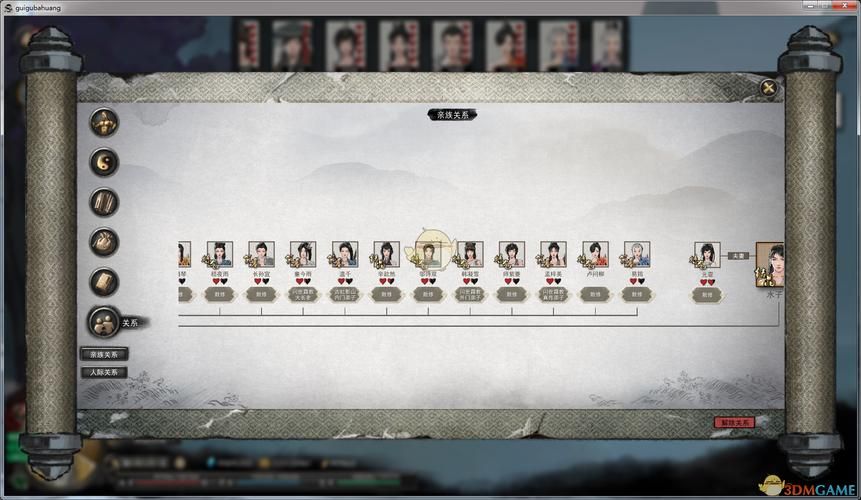Select the 水子 portrait at the right edge

coord(771,262)
